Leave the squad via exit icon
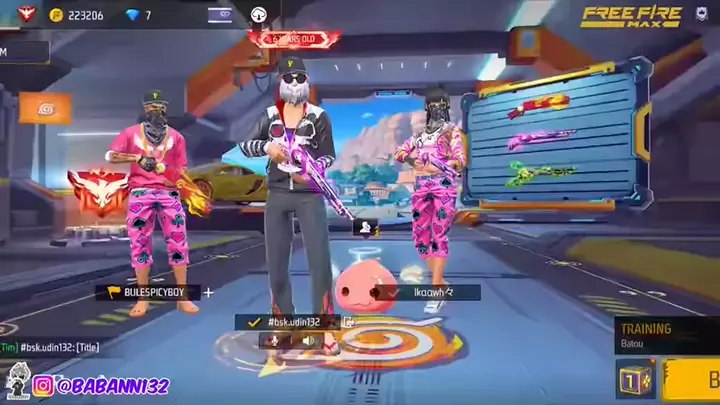 pos(349,322)
